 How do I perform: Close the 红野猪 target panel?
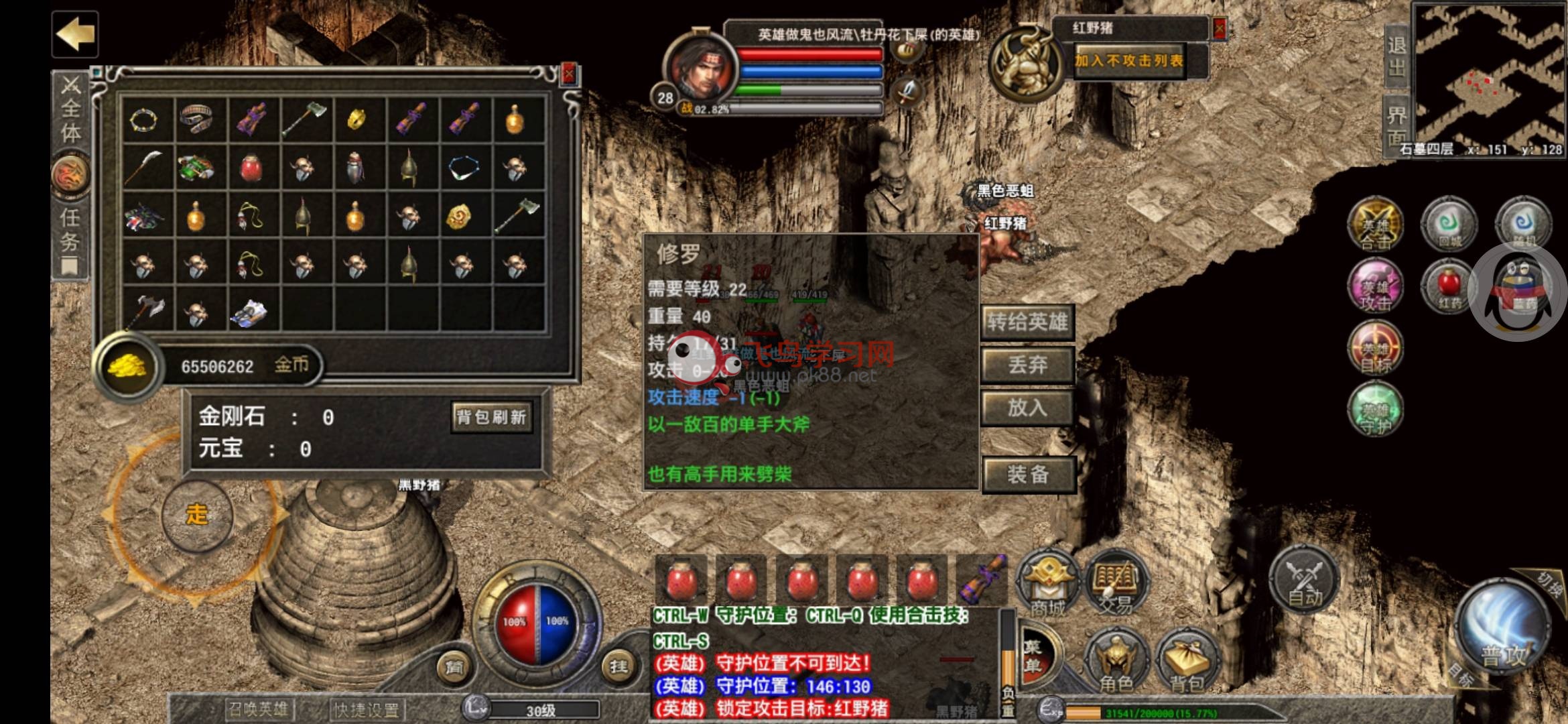[x=1219, y=28]
